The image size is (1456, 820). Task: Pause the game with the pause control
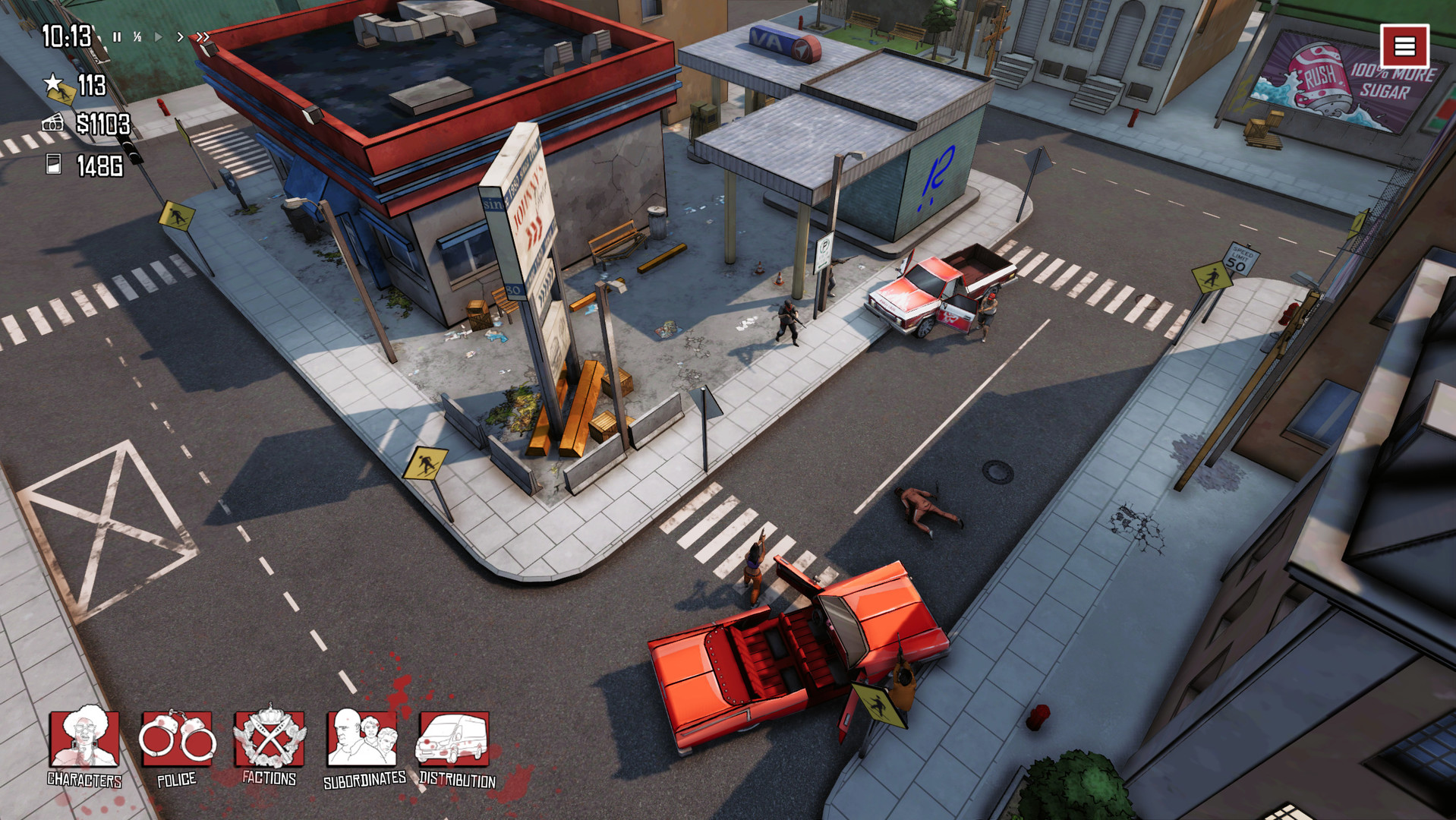117,36
